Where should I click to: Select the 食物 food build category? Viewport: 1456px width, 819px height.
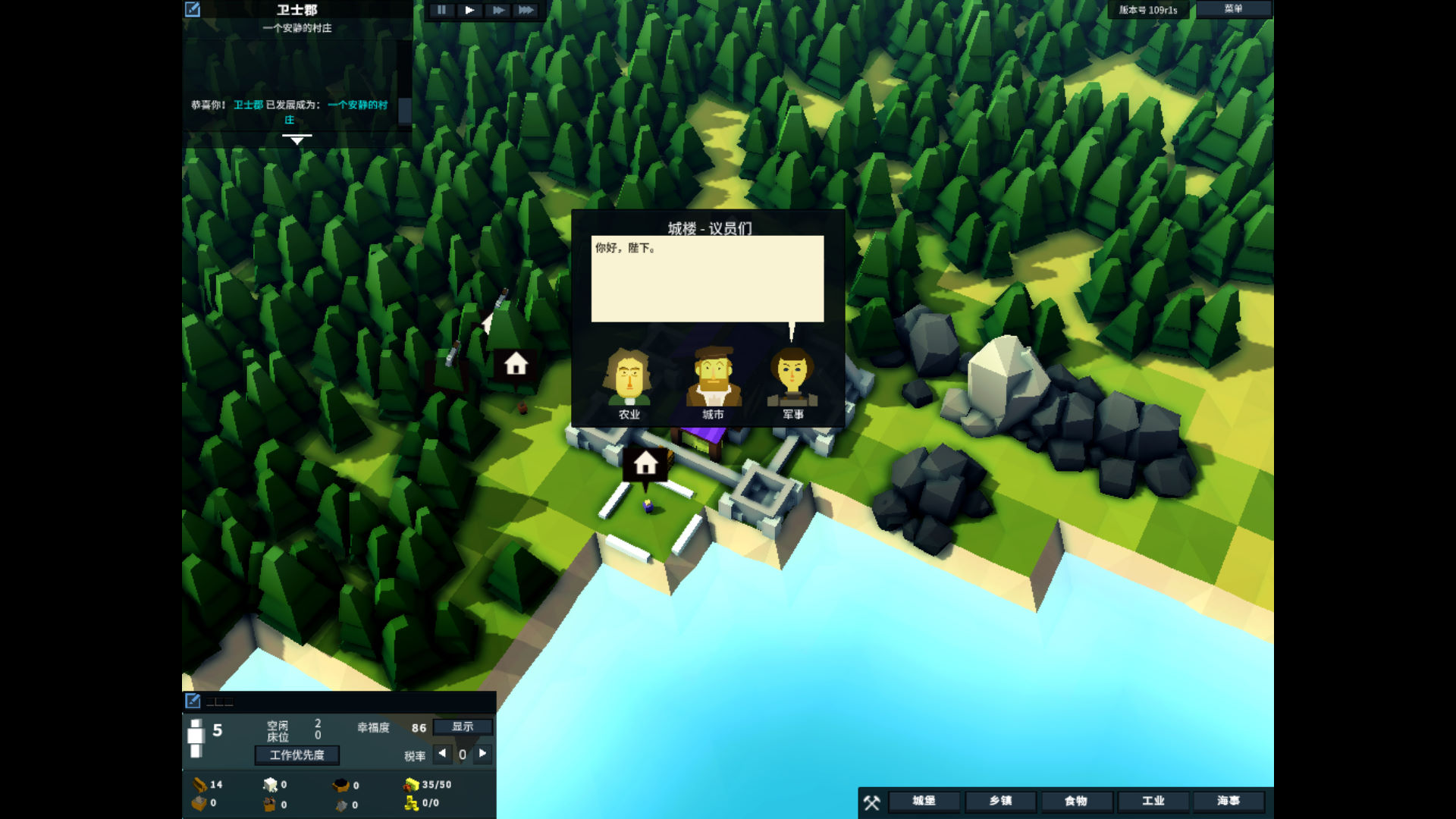(x=1076, y=801)
